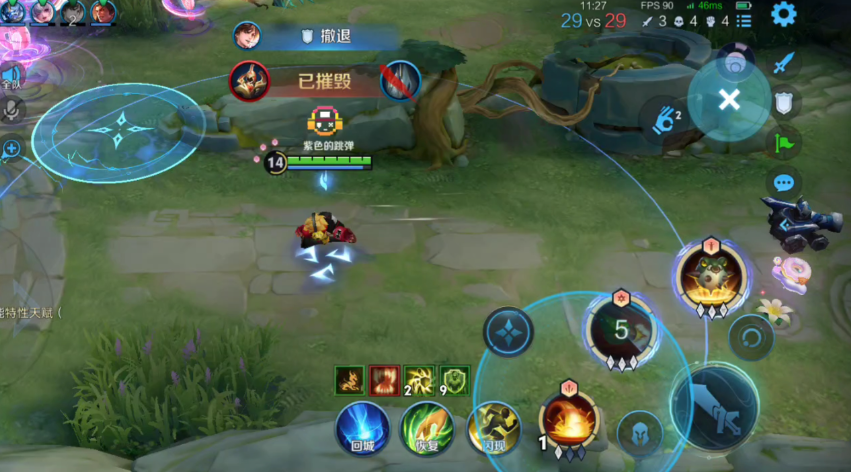Tap the helmet target button
Viewport: 851px width, 472px height.
coord(640,433)
